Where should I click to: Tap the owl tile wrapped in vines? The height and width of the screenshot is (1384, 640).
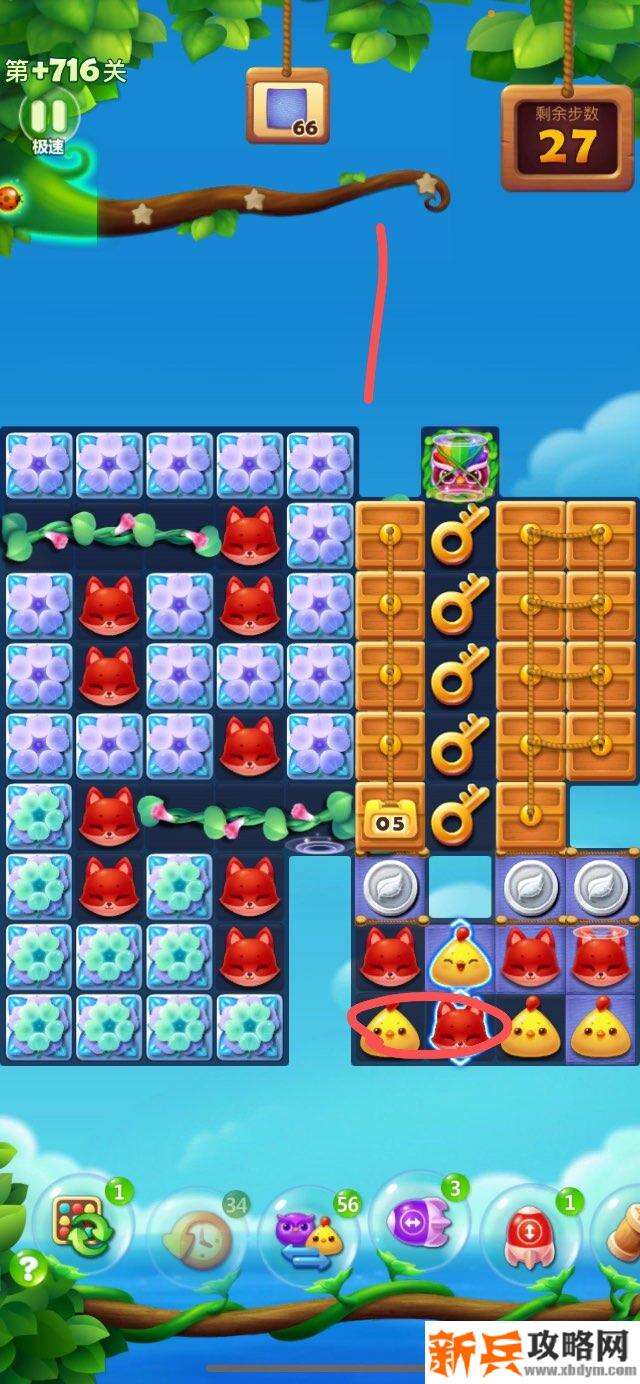click(460, 463)
